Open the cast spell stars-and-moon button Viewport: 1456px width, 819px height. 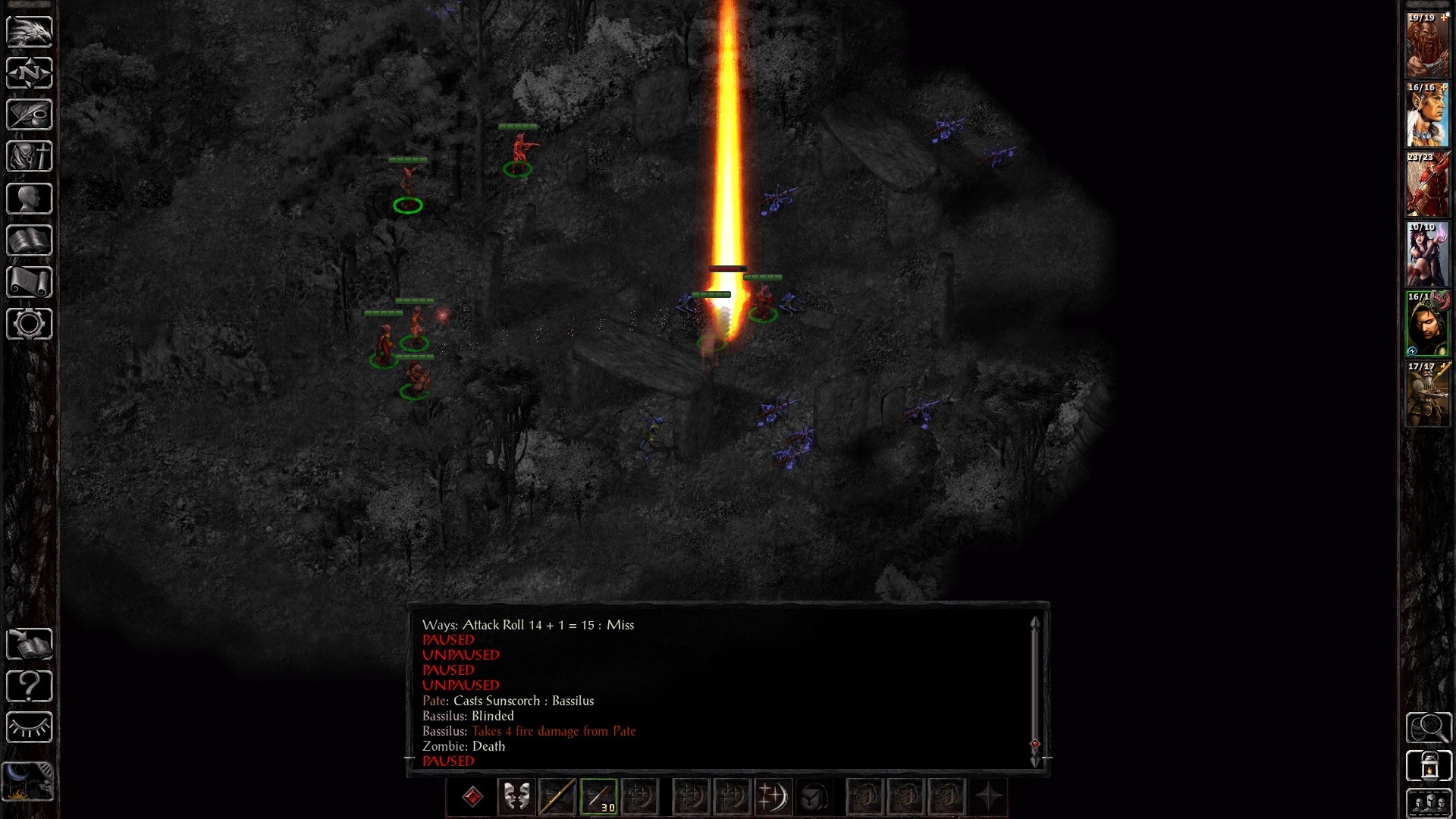pyautogui.click(x=773, y=797)
